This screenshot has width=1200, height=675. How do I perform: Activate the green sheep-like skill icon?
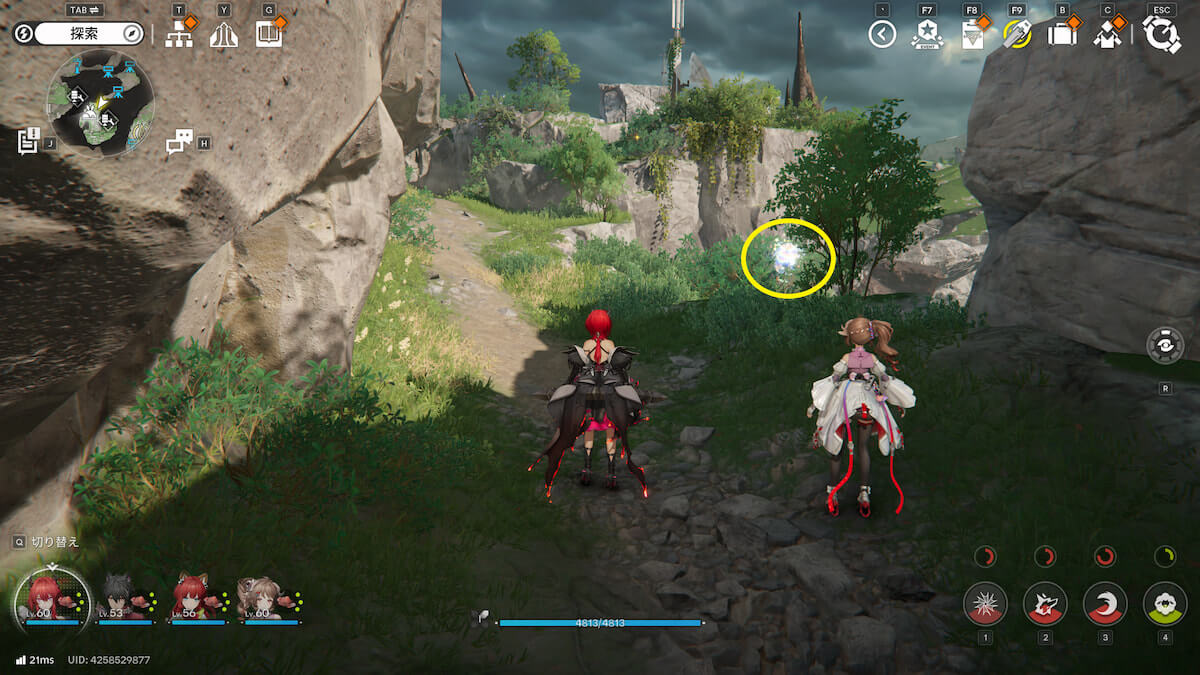click(x=1165, y=604)
